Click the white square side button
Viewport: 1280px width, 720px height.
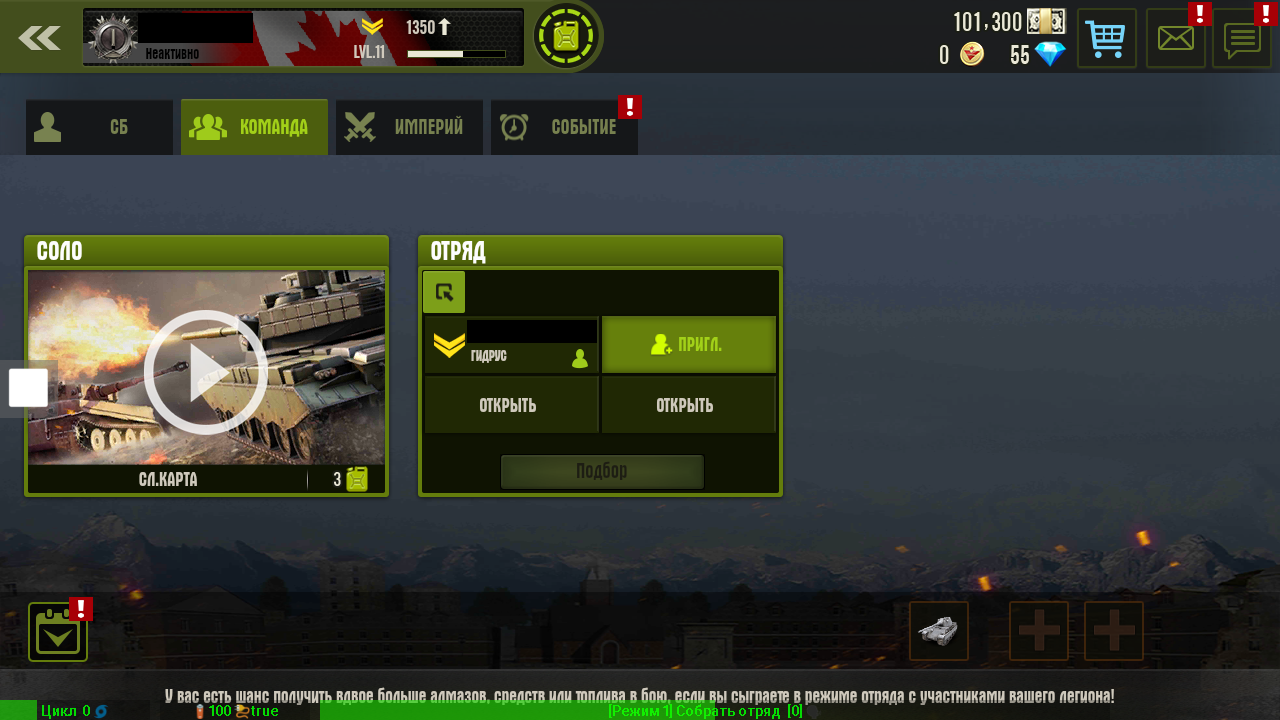[x=28, y=388]
